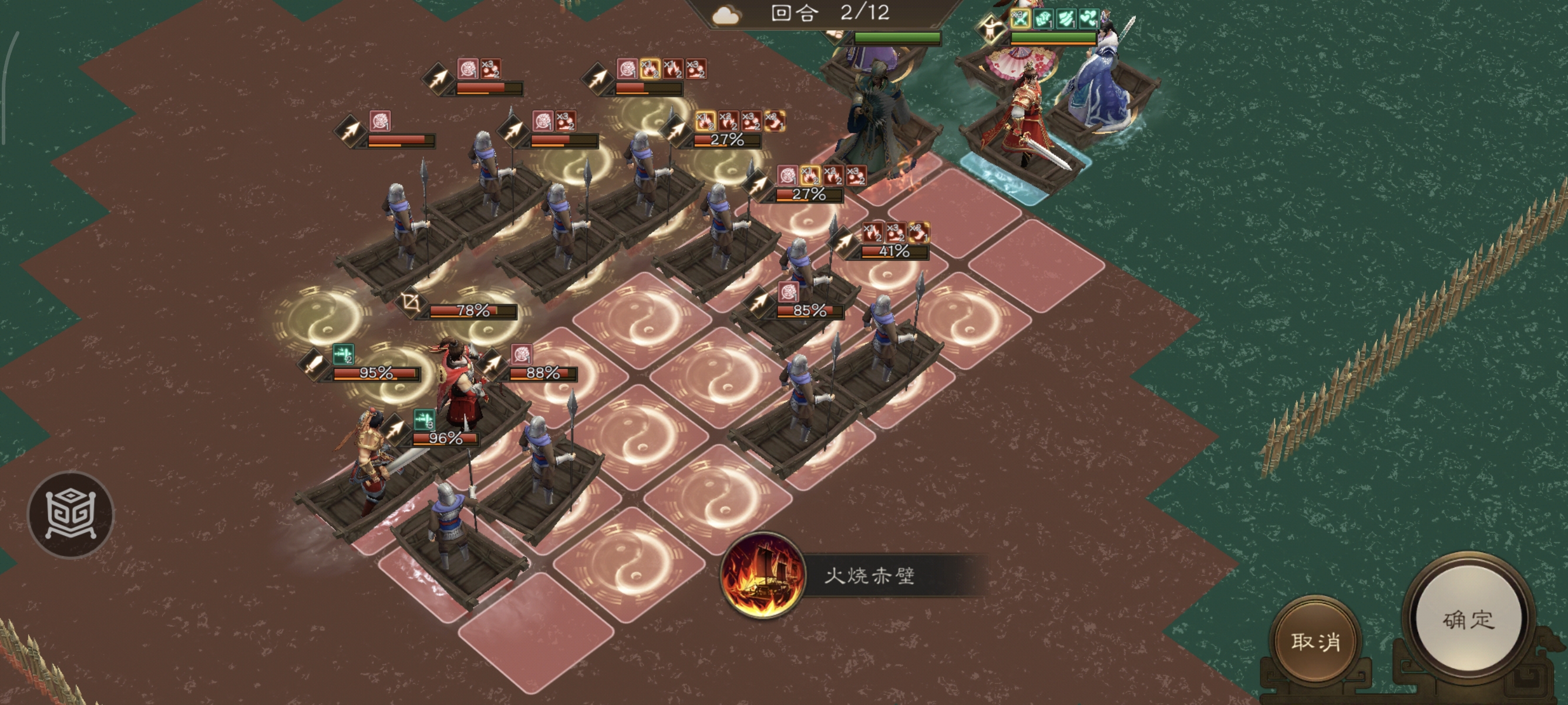
Task: Click the x3 fire debuff icon above the 27% unit
Action: 751,121
